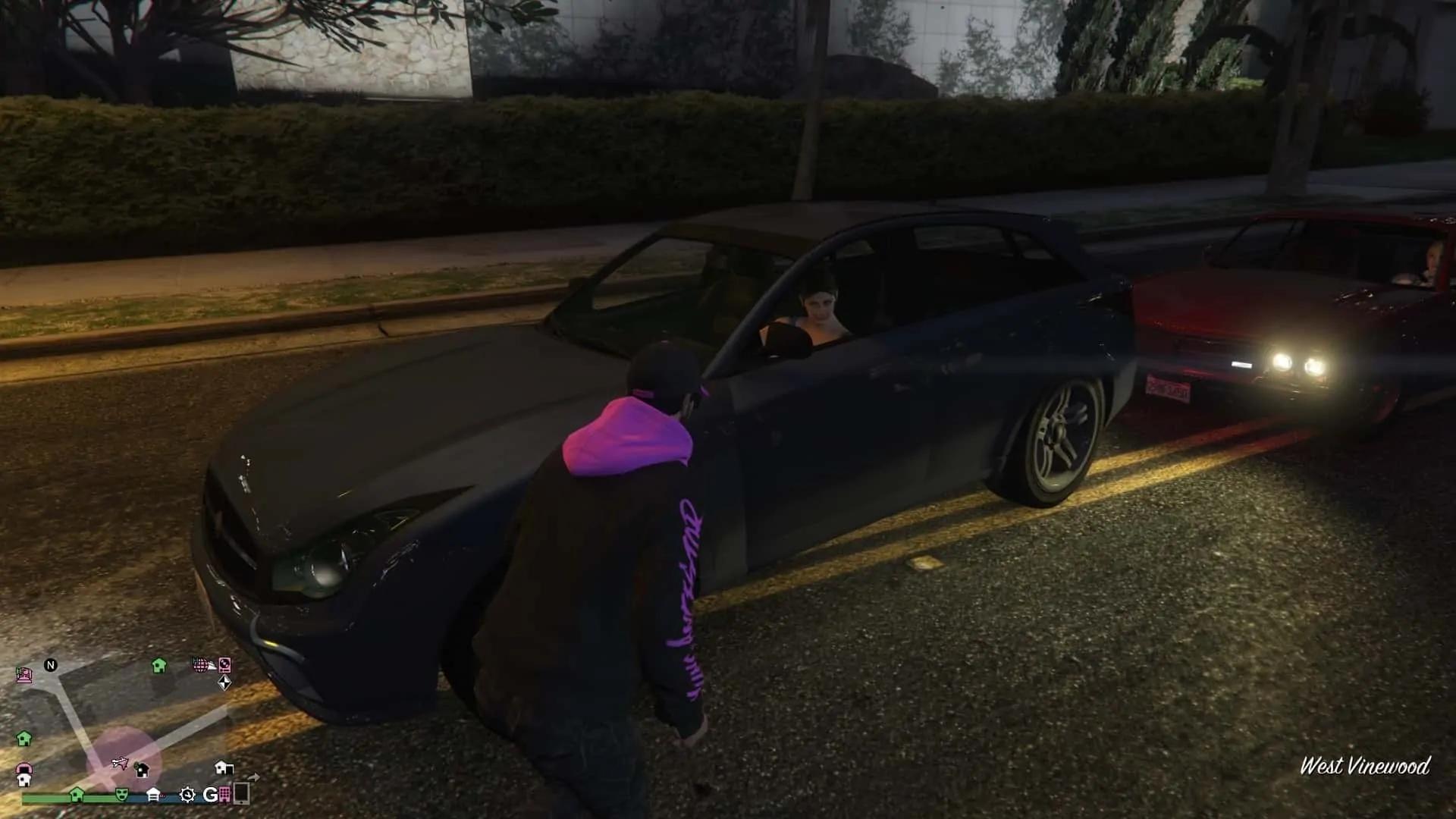This screenshot has width=1456, height=819.
Task: Select the airplane player marker on the minimap
Action: 120,762
